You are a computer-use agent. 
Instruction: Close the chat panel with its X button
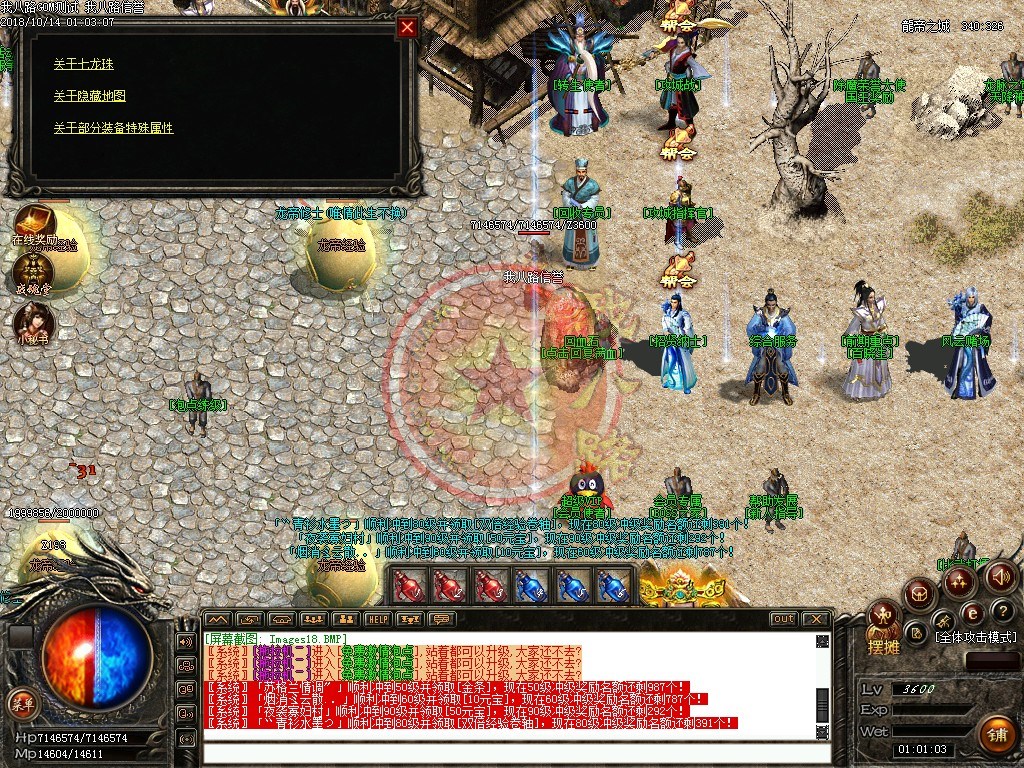pyautogui.click(x=816, y=619)
